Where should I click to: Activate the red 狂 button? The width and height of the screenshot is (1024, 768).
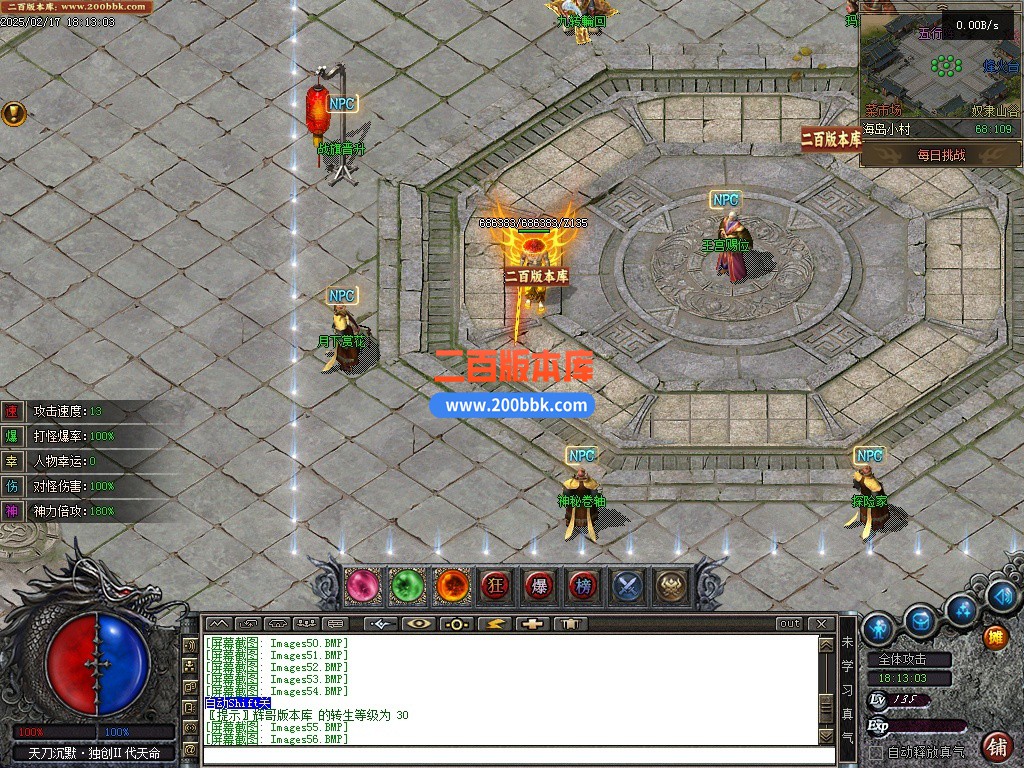pos(496,586)
